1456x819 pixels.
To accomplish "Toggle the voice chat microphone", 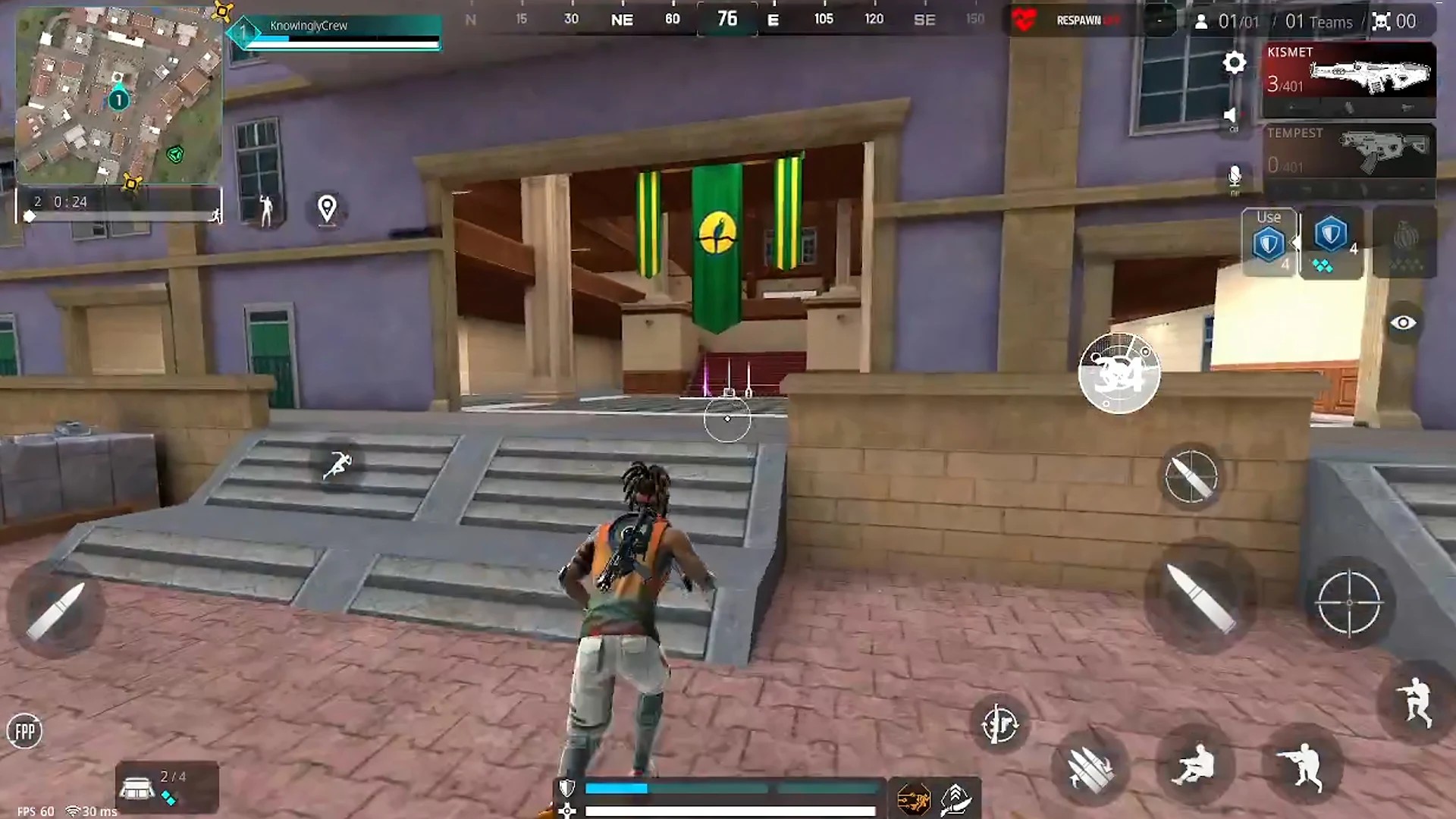I will (x=1233, y=176).
